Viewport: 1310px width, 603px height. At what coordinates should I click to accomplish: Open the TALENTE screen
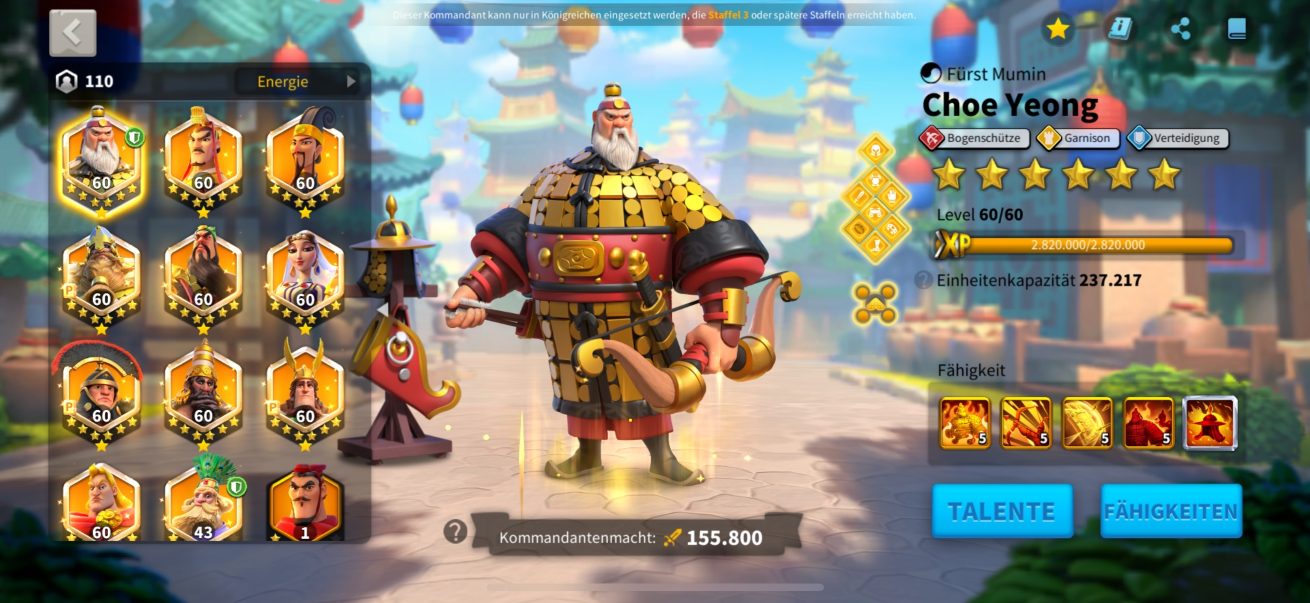tap(1002, 511)
